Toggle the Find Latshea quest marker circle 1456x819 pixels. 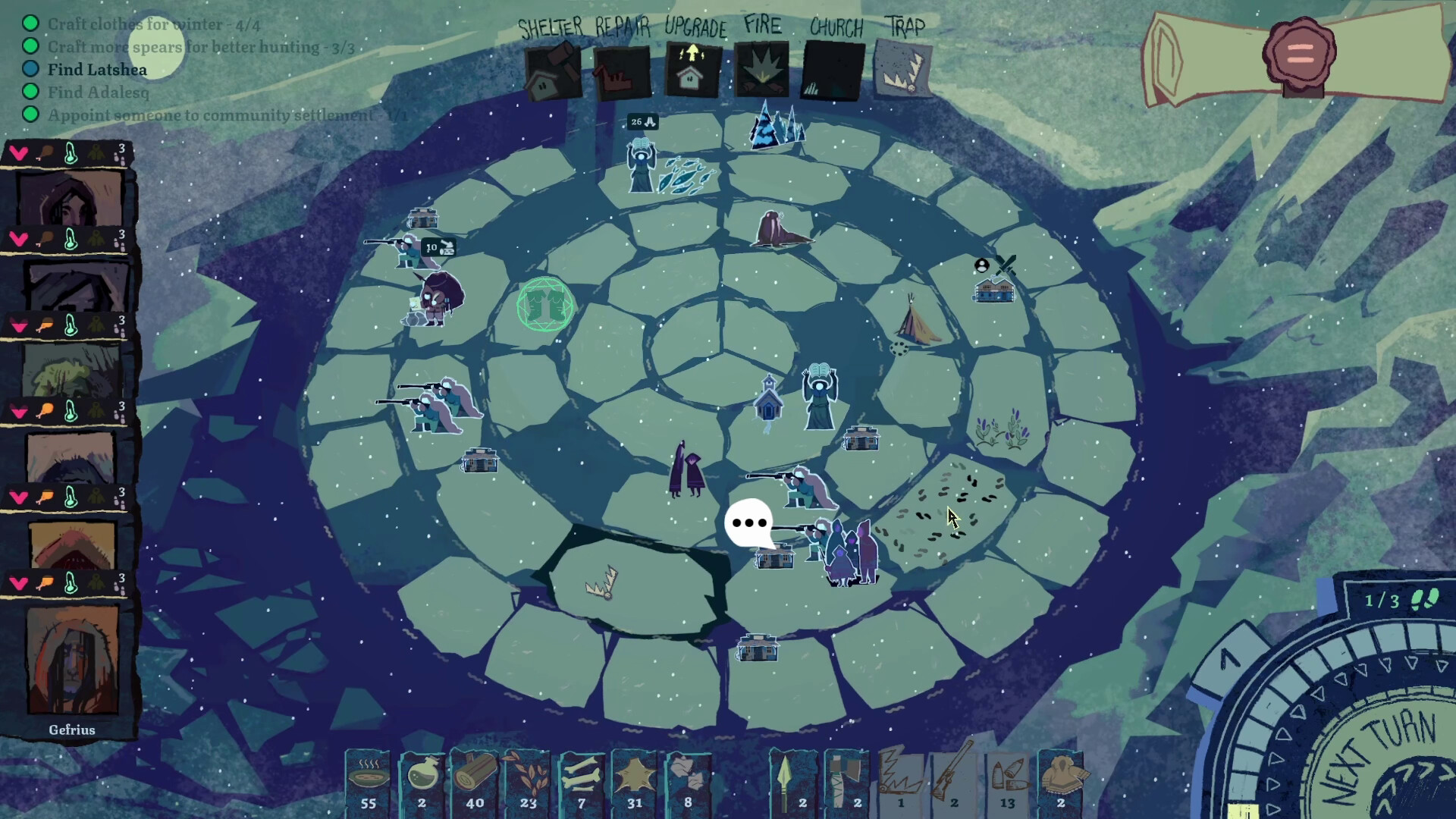[30, 69]
